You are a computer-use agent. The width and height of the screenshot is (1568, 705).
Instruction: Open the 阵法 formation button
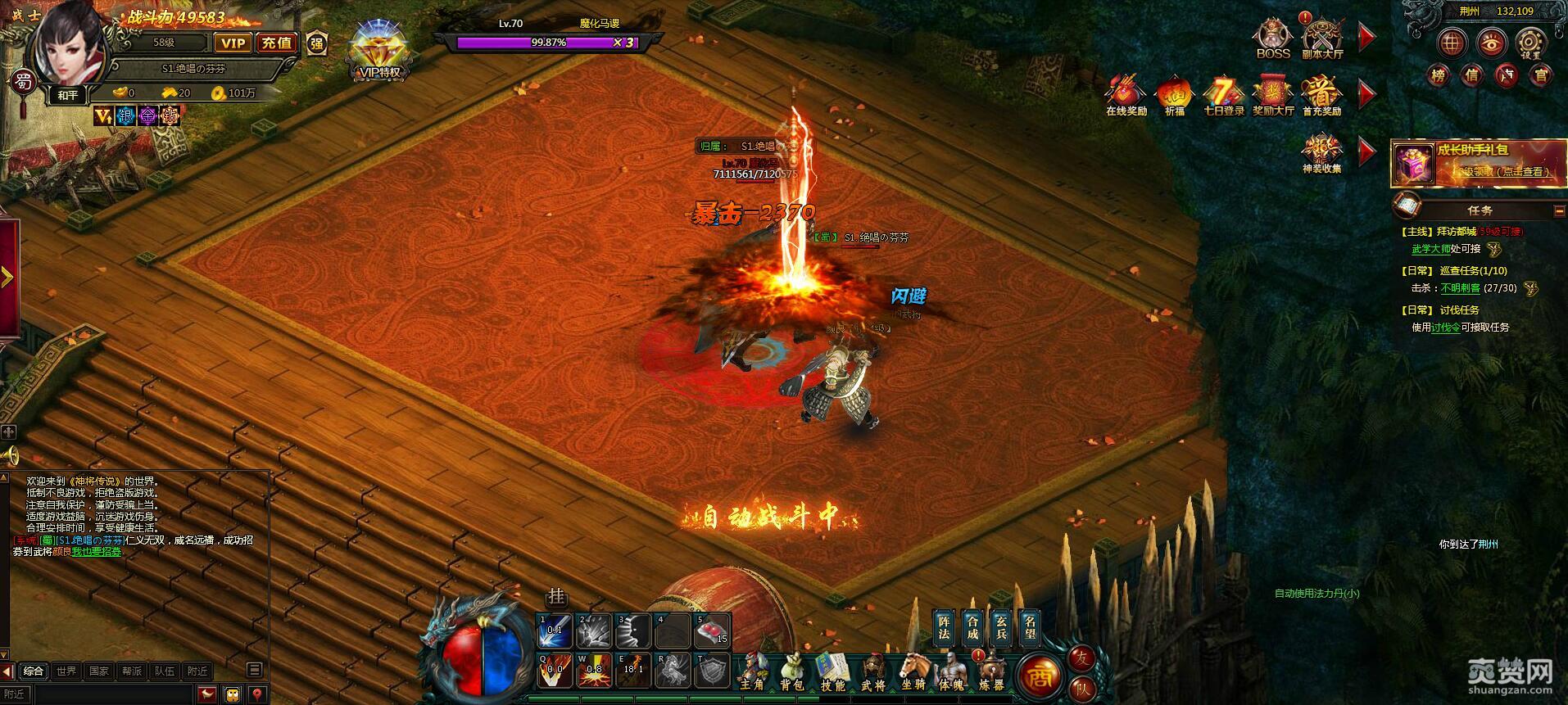943,626
